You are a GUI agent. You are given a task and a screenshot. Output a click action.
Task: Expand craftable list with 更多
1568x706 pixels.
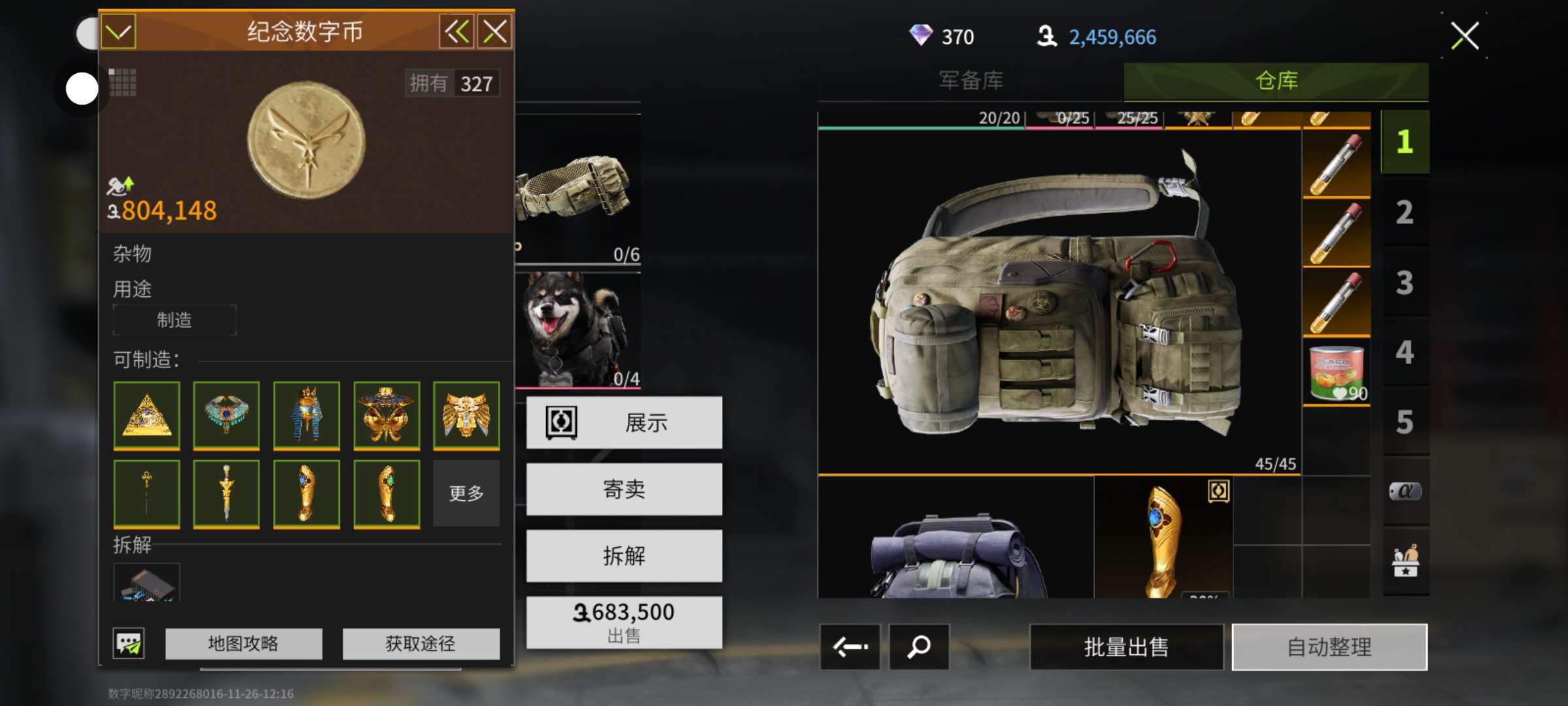click(466, 494)
